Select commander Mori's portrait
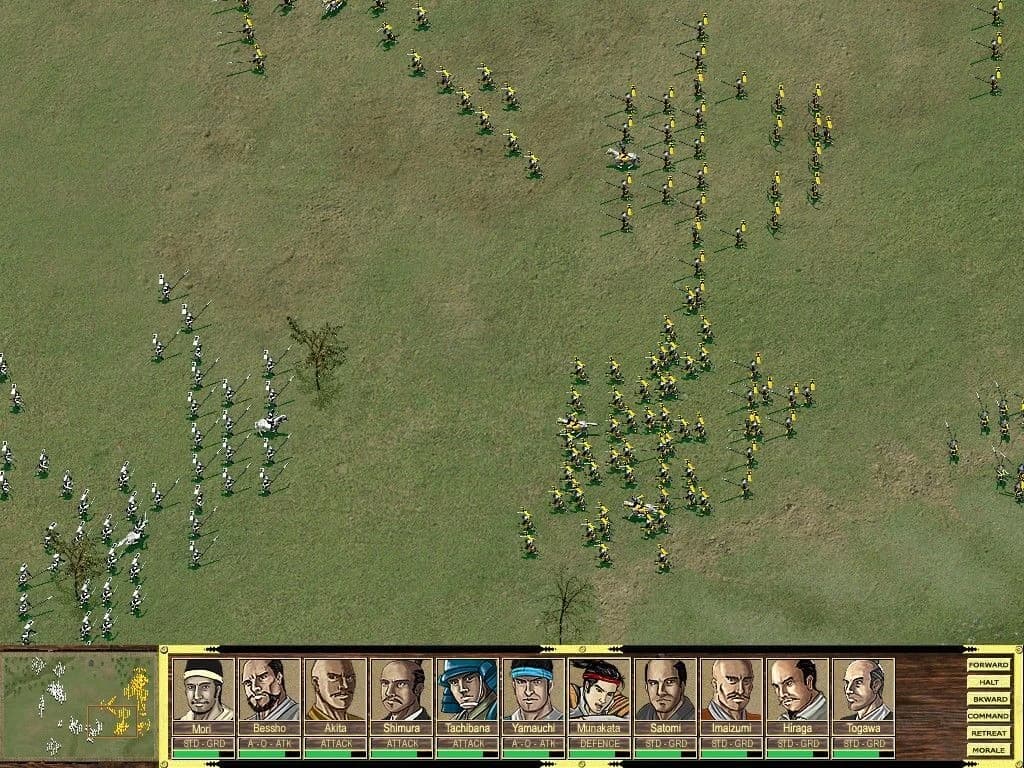Viewport: 1024px width, 768px height. pyautogui.click(x=203, y=689)
